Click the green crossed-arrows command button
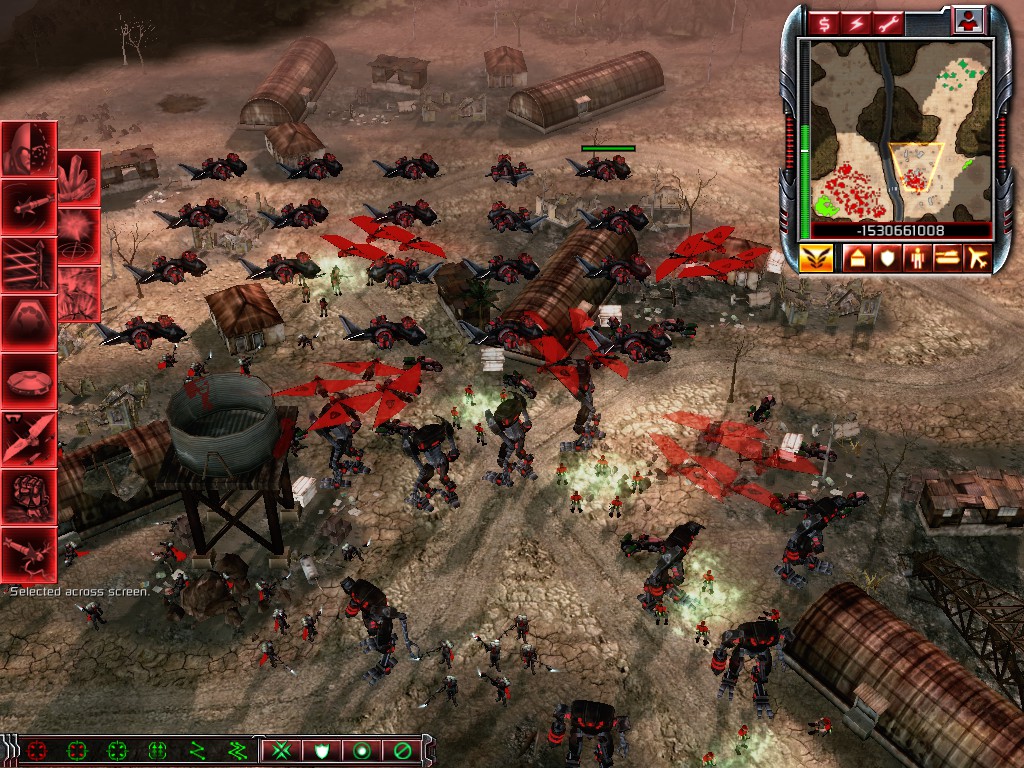Viewport: 1024px width, 768px height. pos(281,749)
